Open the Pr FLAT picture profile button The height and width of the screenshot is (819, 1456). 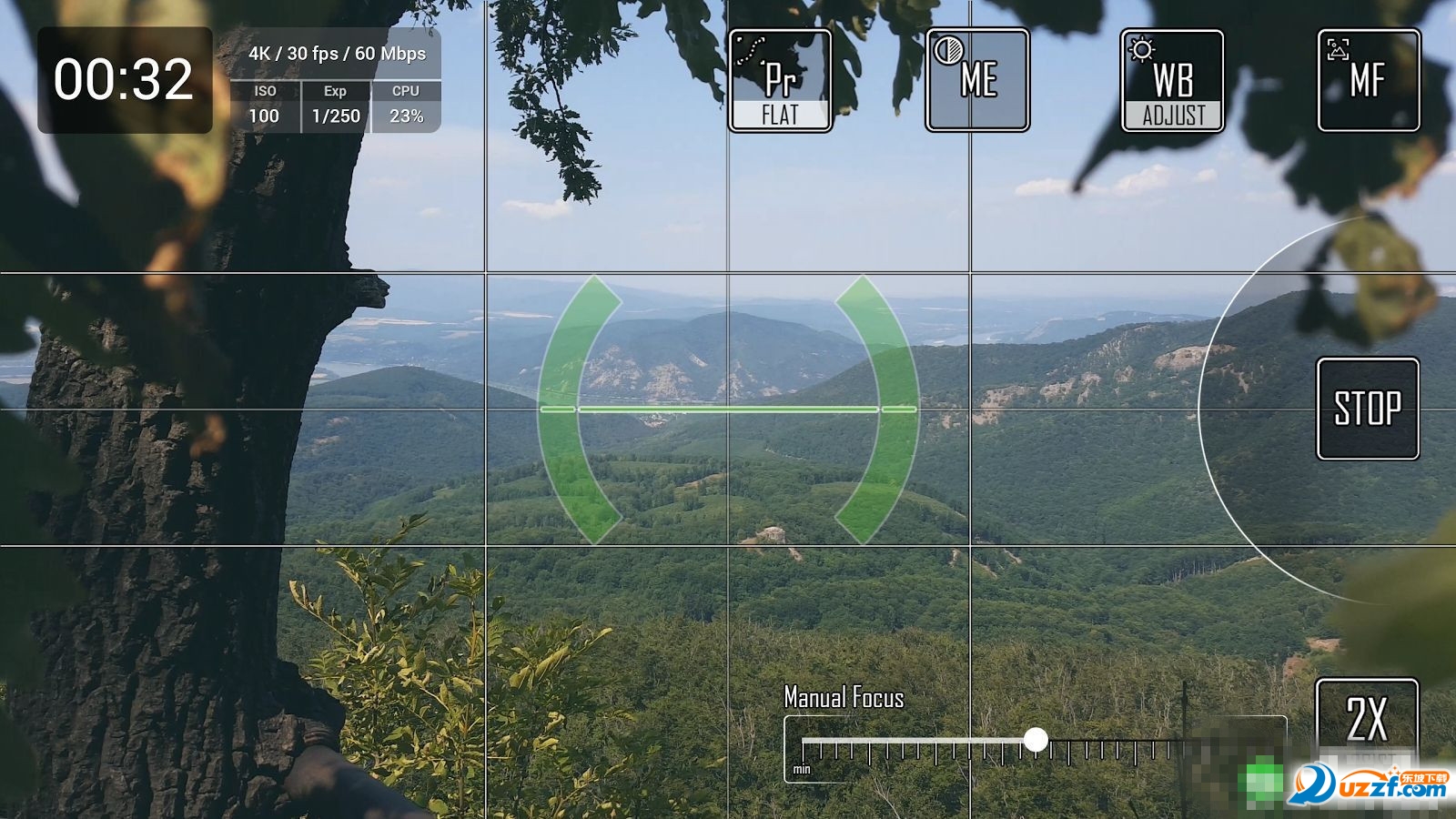pyautogui.click(x=780, y=81)
